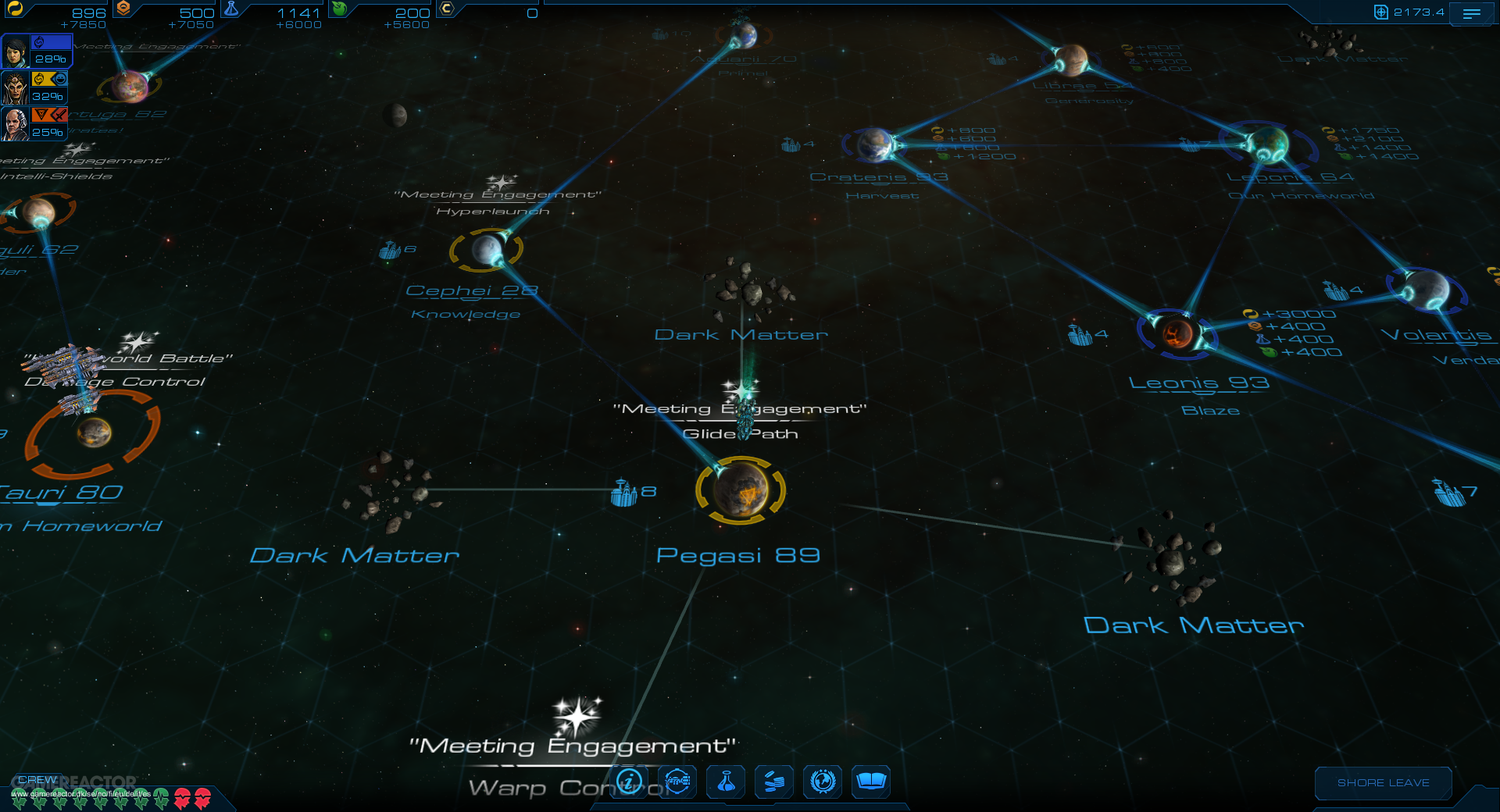Open the wonders screen via laurel globe icon
1500x812 pixels.
[x=822, y=782]
